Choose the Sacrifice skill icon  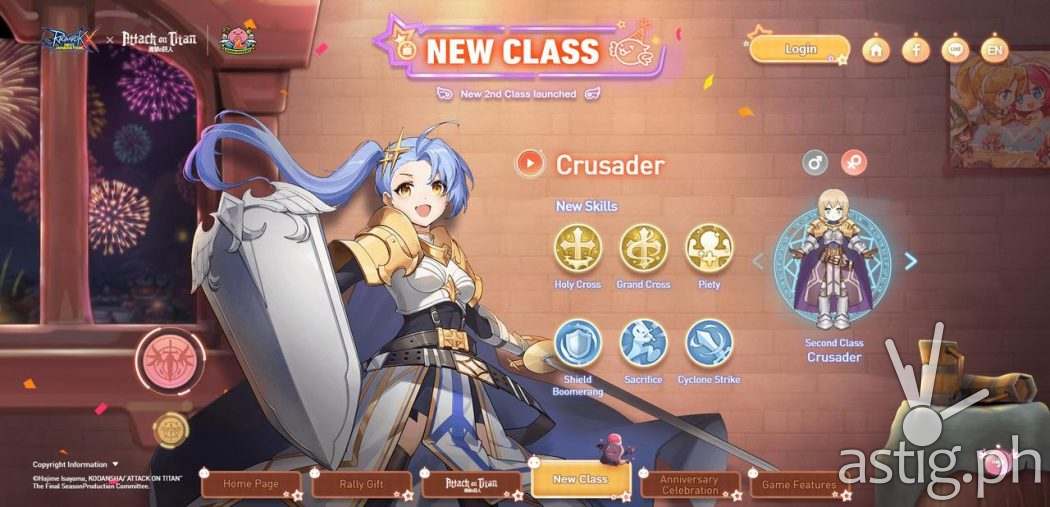tap(643, 343)
